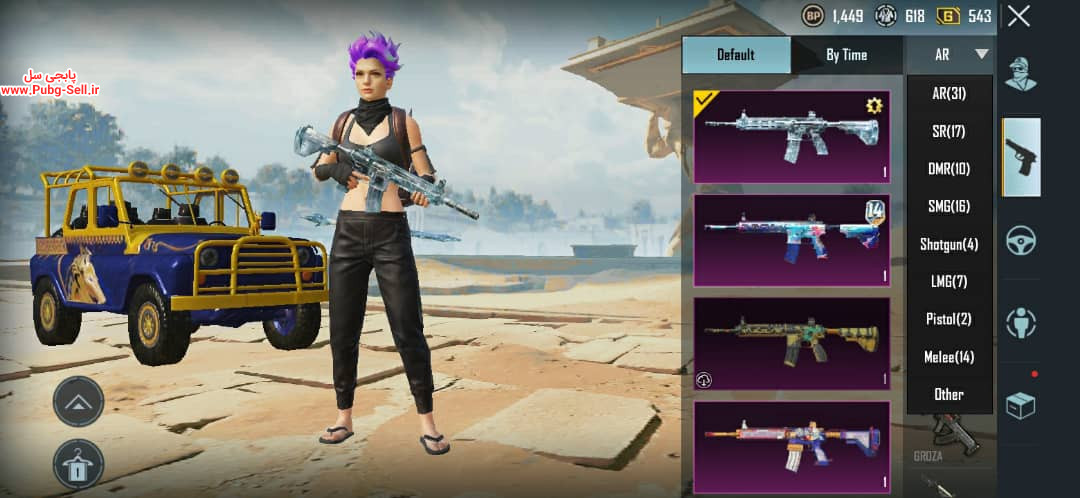The image size is (1080, 498).
Task: Select the blue-pink level 14 rifle skin
Action: tap(791, 240)
